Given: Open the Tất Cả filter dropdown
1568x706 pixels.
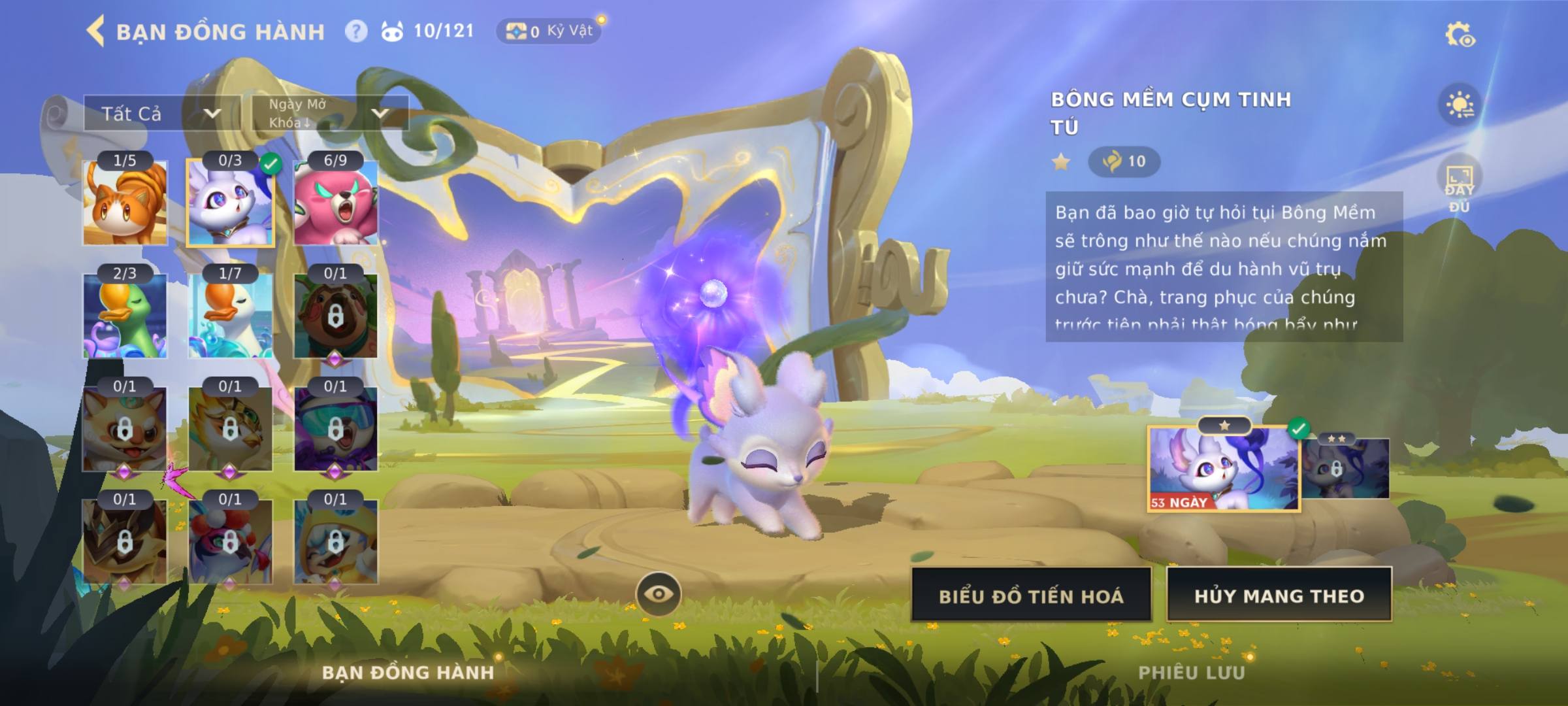Looking at the screenshot, I should tap(161, 114).
